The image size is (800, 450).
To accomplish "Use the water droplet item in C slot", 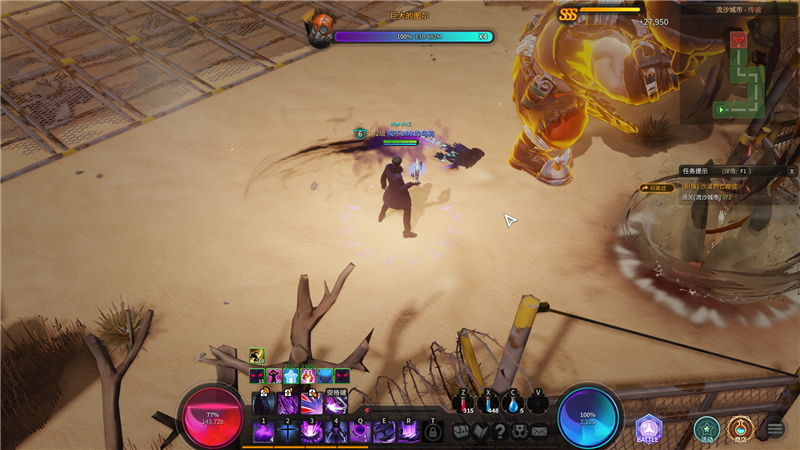I will pyautogui.click(x=513, y=403).
